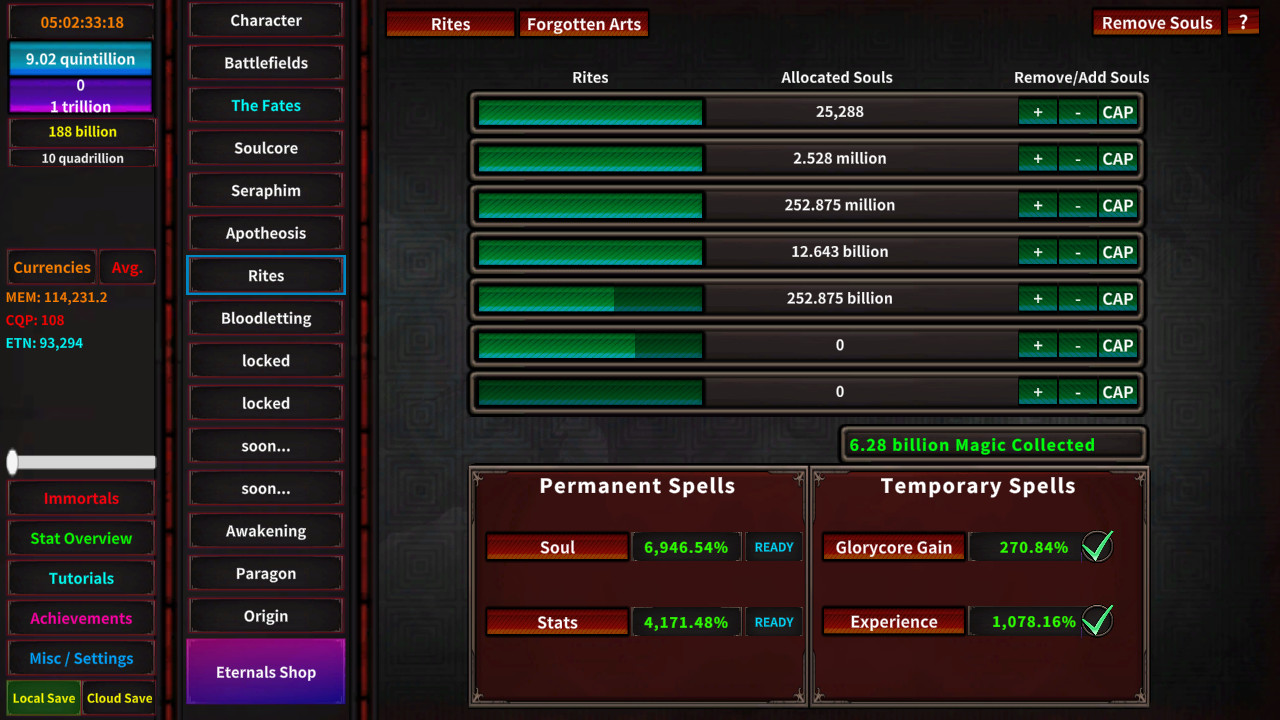Viewport: 1280px width, 720px height.
Task: Activate the READY Stats permanent spell
Action: 773,621
